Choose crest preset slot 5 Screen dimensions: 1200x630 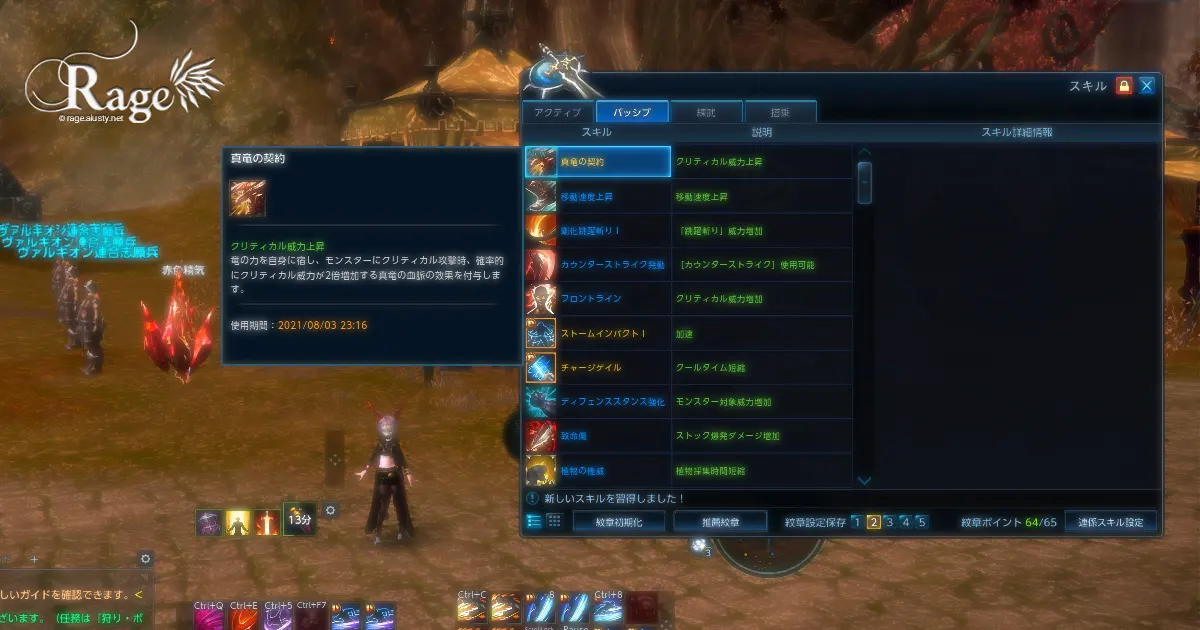coord(921,522)
